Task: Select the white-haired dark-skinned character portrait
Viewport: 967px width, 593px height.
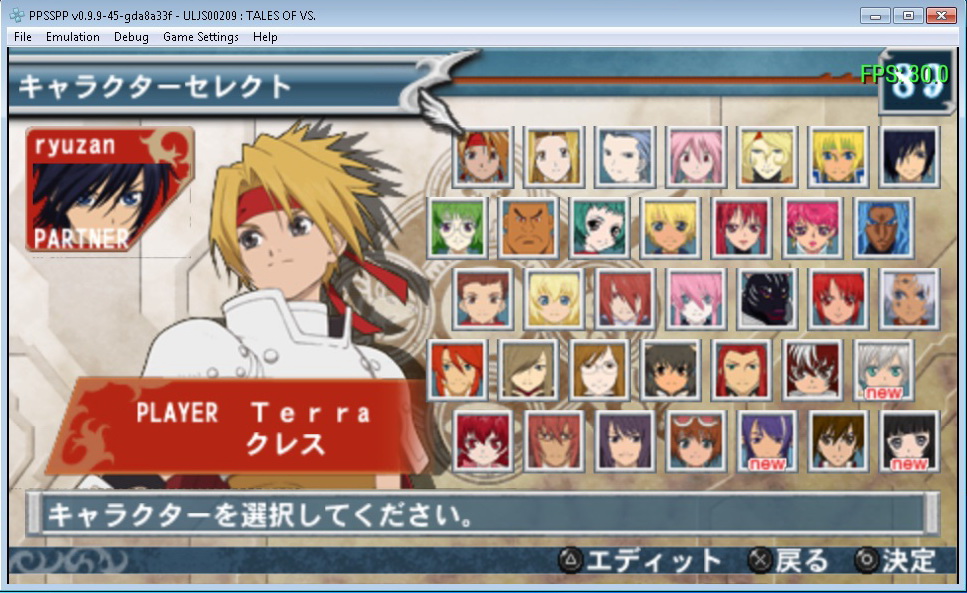Action: click(909, 299)
